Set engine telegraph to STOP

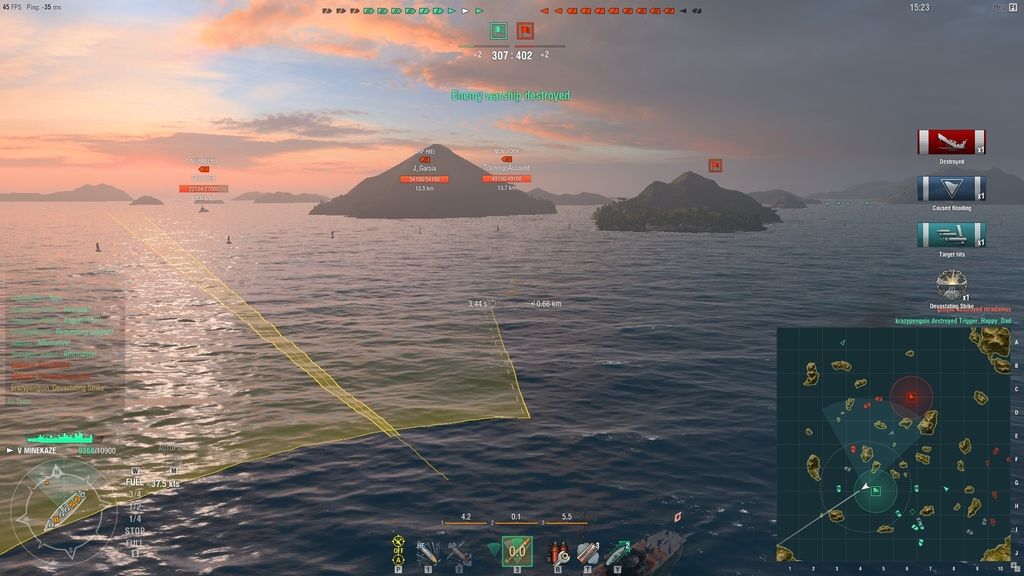(x=135, y=530)
